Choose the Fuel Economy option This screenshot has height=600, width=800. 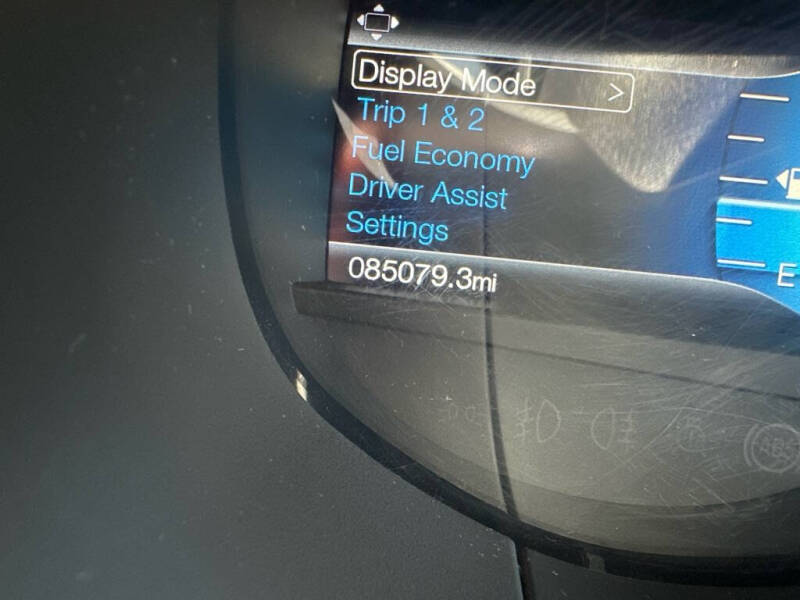pyautogui.click(x=442, y=155)
